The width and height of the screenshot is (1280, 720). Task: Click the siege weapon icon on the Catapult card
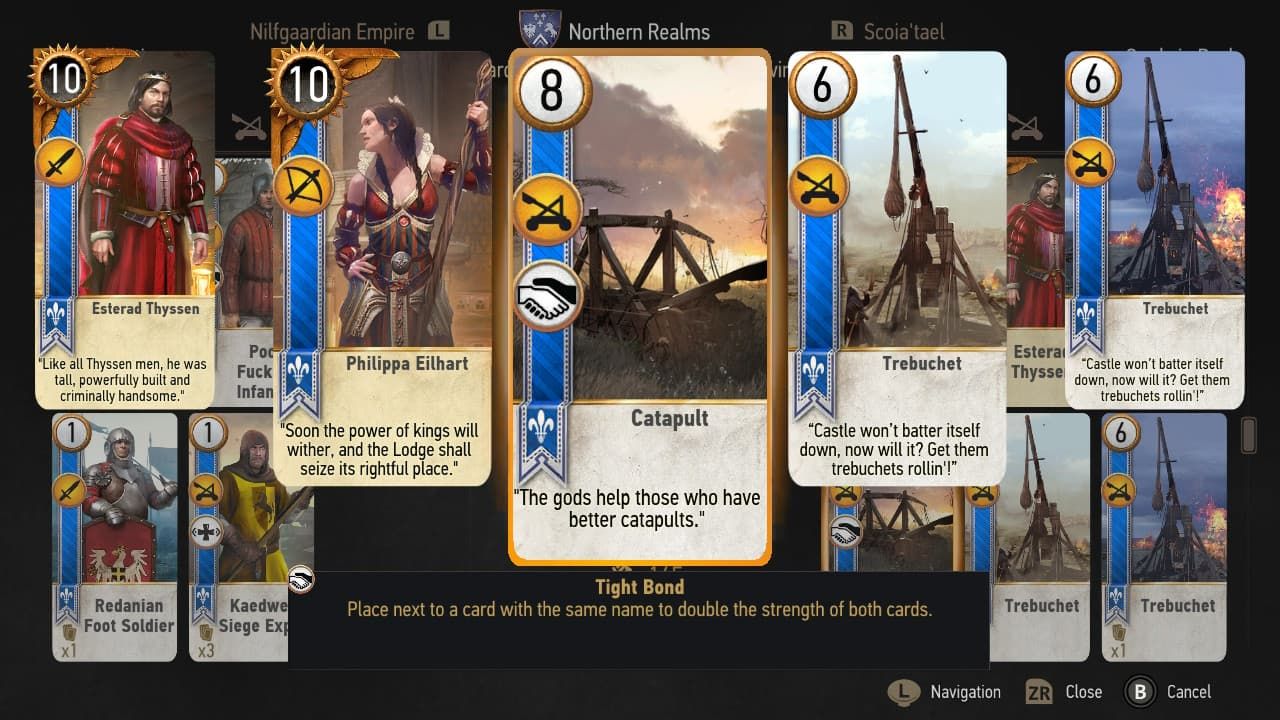[x=546, y=209]
